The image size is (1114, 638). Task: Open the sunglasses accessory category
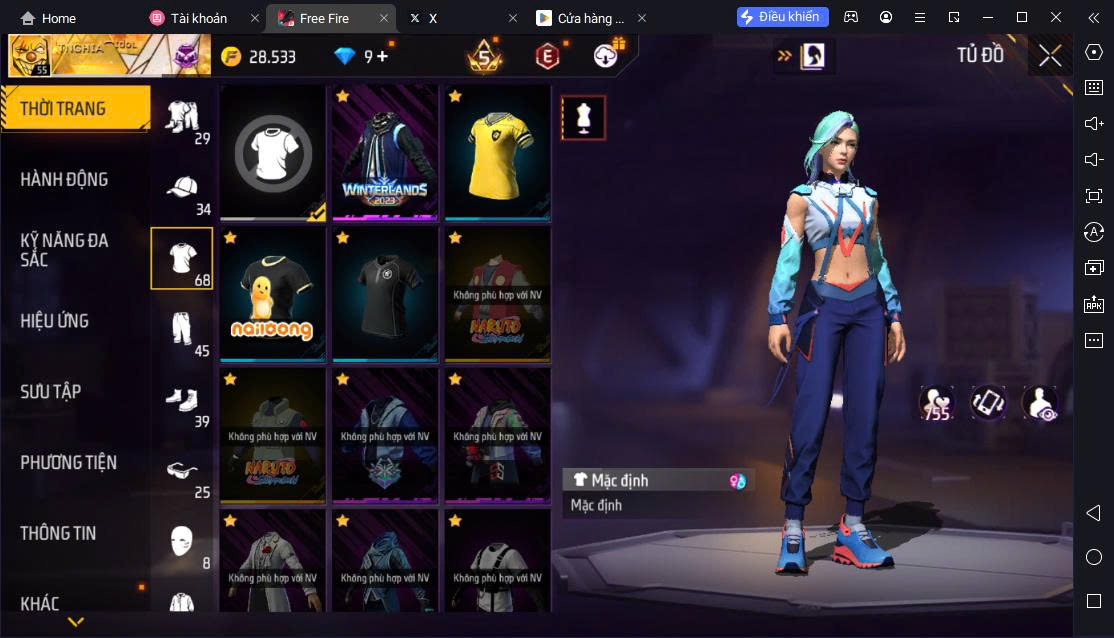pos(181,471)
